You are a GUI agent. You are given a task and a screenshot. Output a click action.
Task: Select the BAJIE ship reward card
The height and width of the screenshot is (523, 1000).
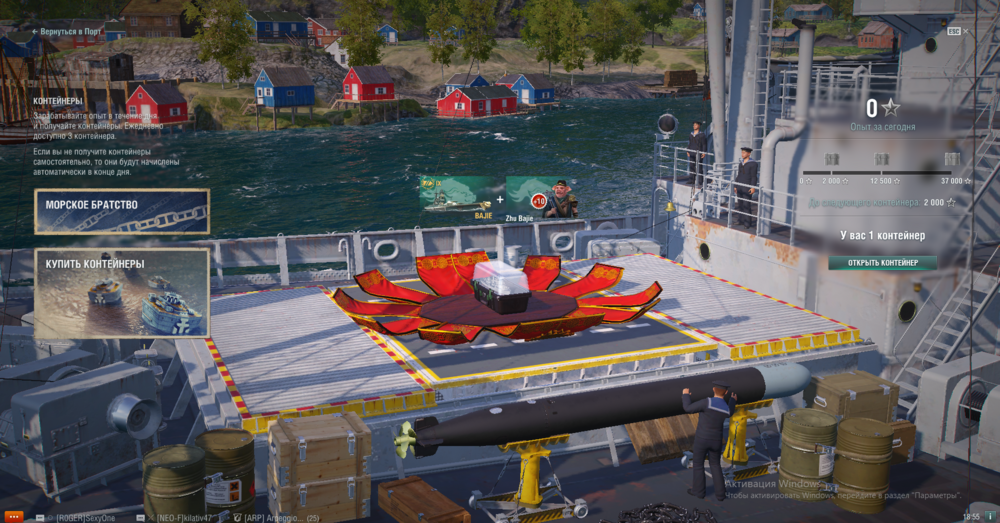(x=459, y=196)
